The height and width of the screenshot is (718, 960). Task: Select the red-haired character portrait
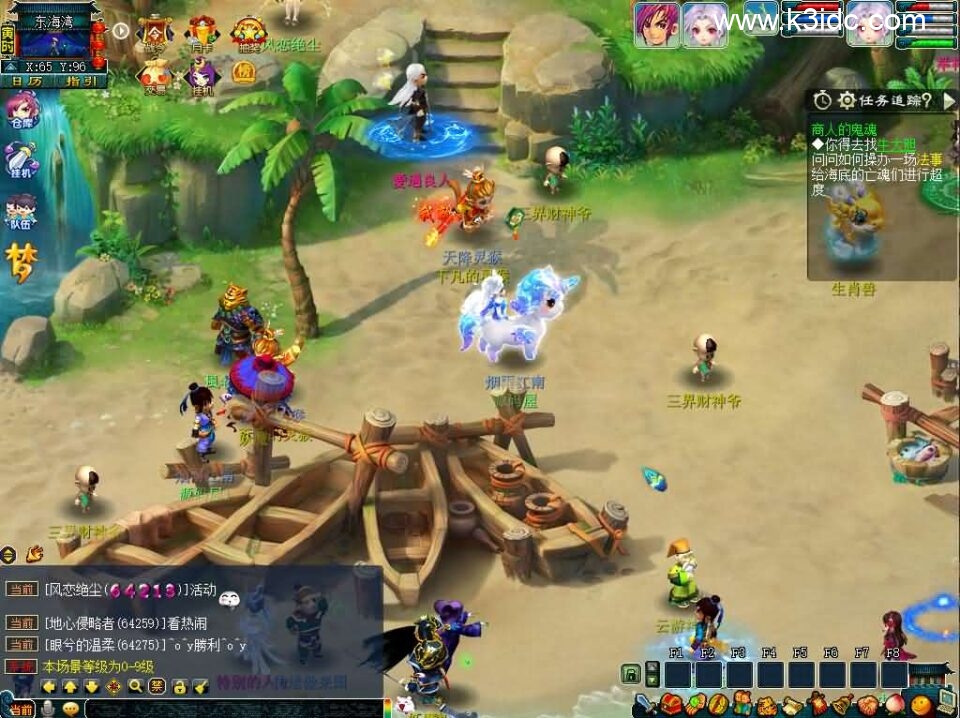point(656,23)
